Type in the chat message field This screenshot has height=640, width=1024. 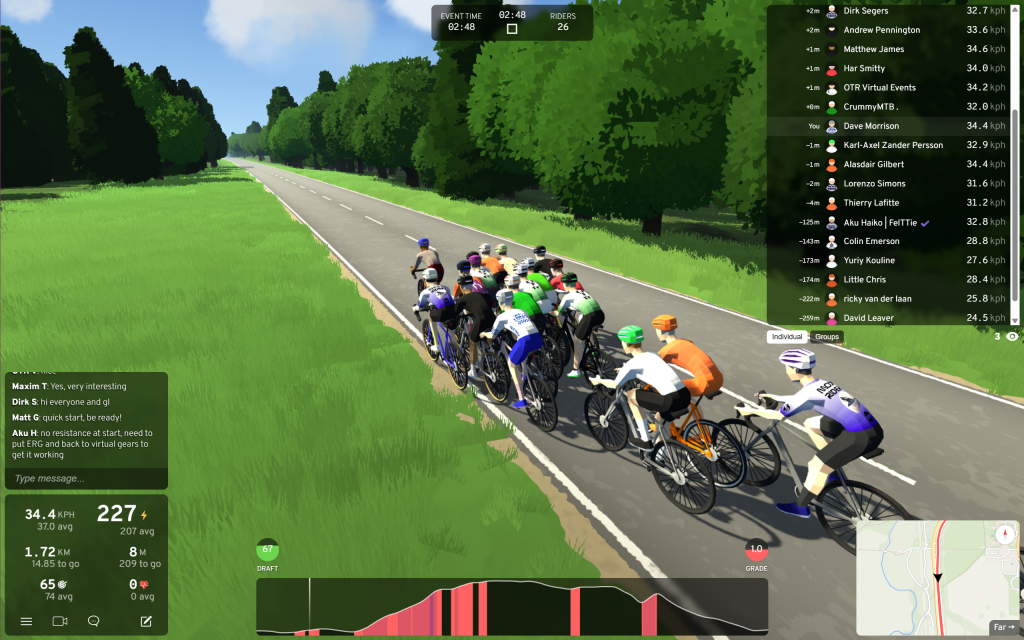(x=86, y=479)
